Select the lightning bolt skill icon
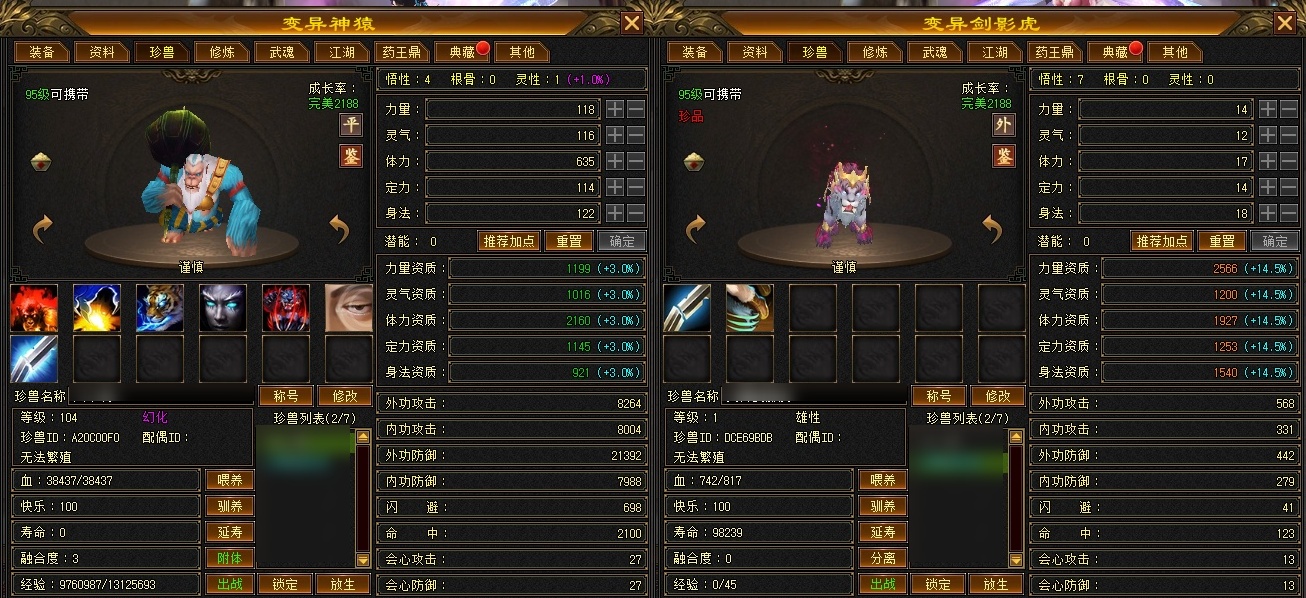This screenshot has height=598, width=1306. click(97, 308)
